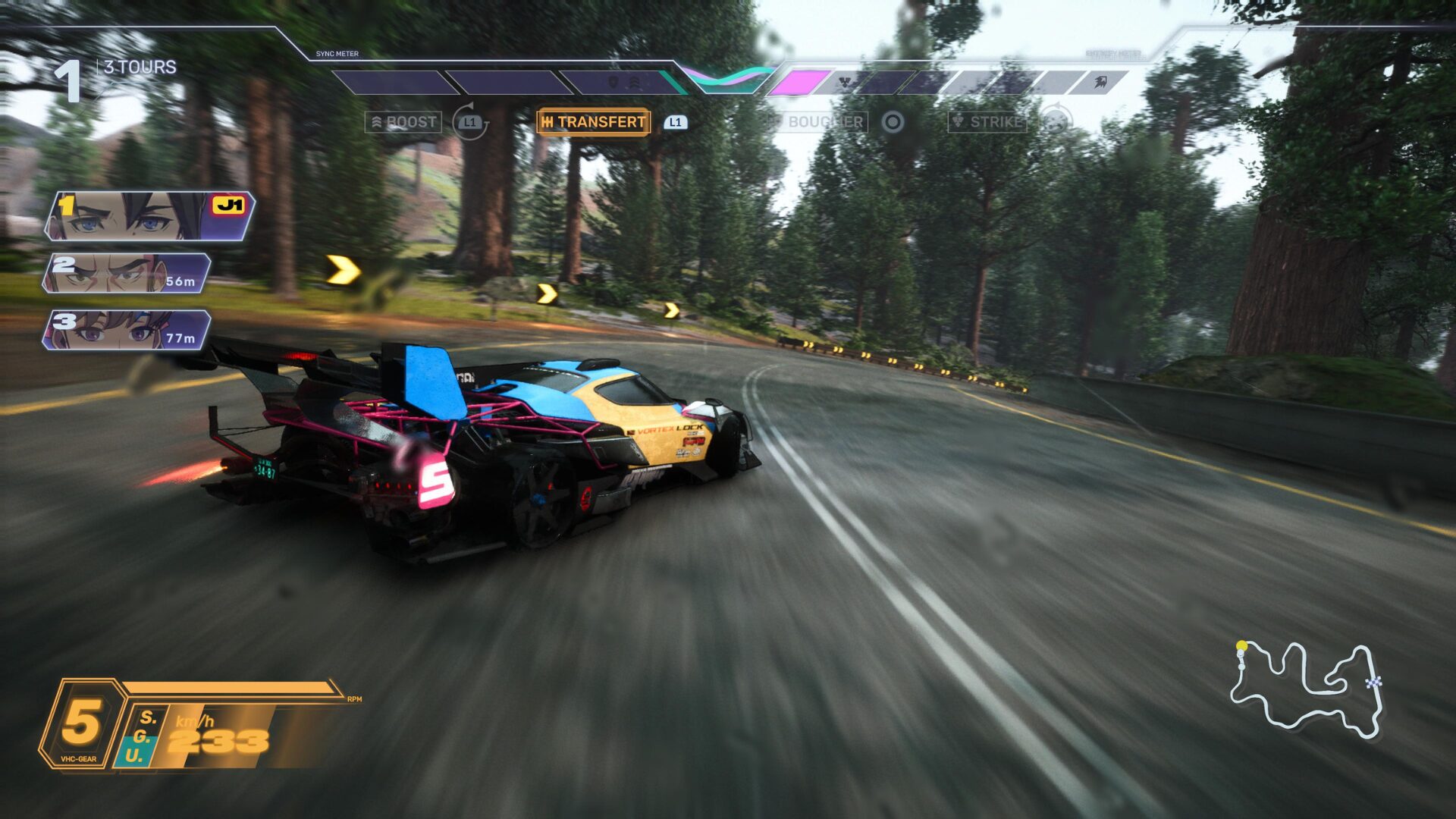1456x819 pixels.
Task: Choose the third-place racer portrait at 77m
Action: point(127,330)
